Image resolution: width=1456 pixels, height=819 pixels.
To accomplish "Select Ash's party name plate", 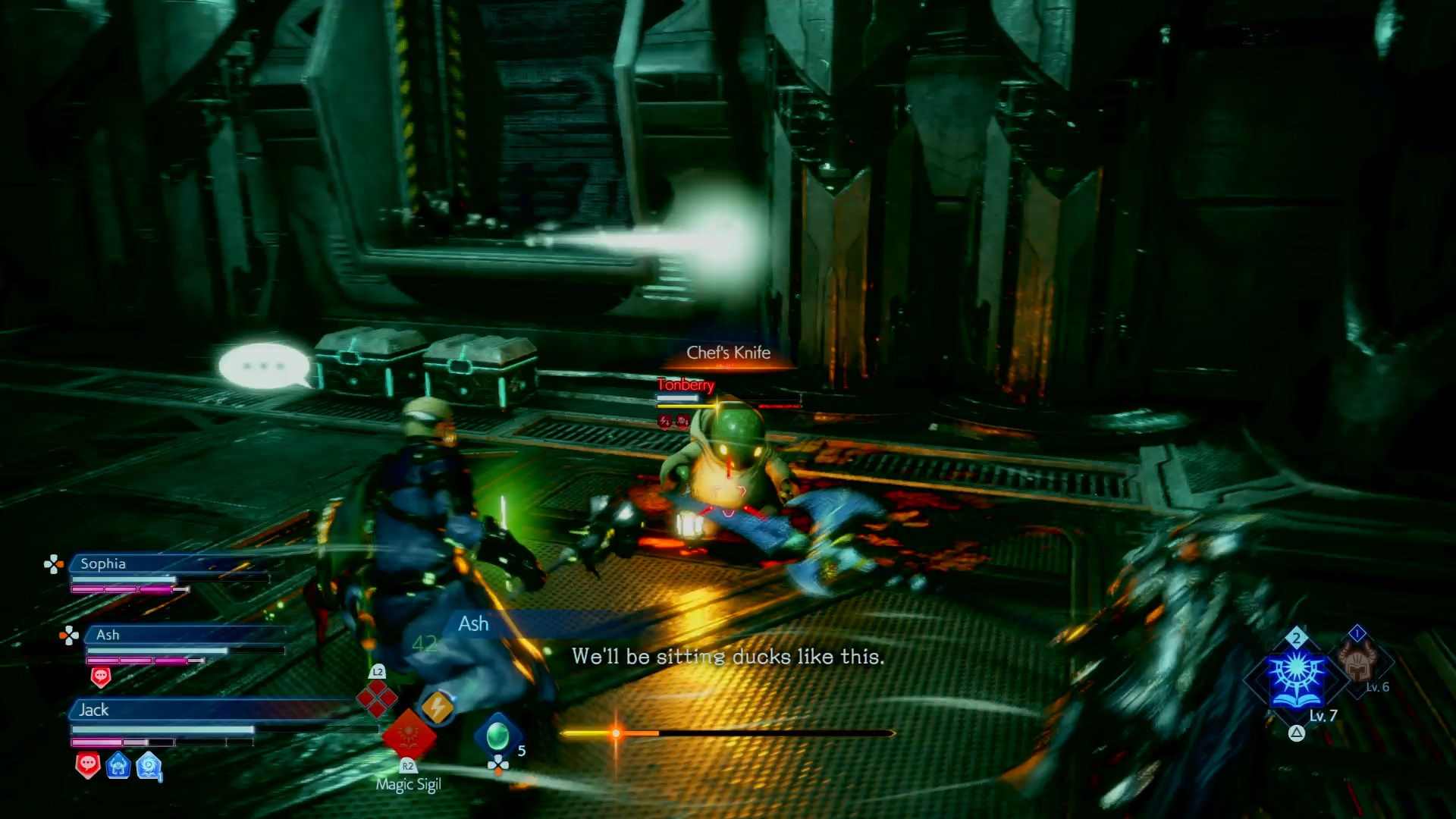I will point(108,635).
